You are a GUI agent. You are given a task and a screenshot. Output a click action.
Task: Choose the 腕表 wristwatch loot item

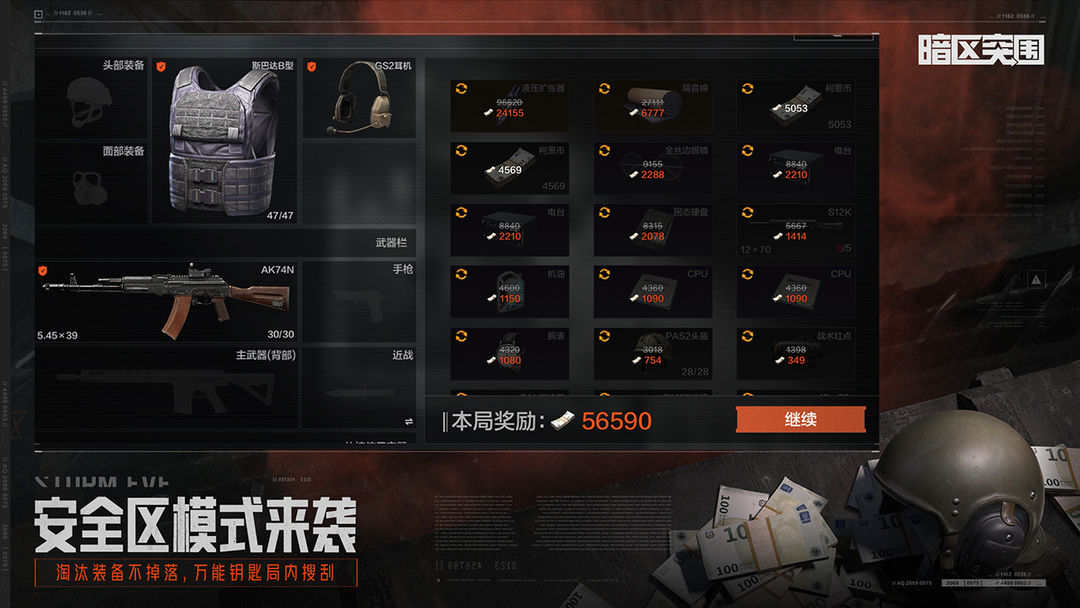coord(509,354)
